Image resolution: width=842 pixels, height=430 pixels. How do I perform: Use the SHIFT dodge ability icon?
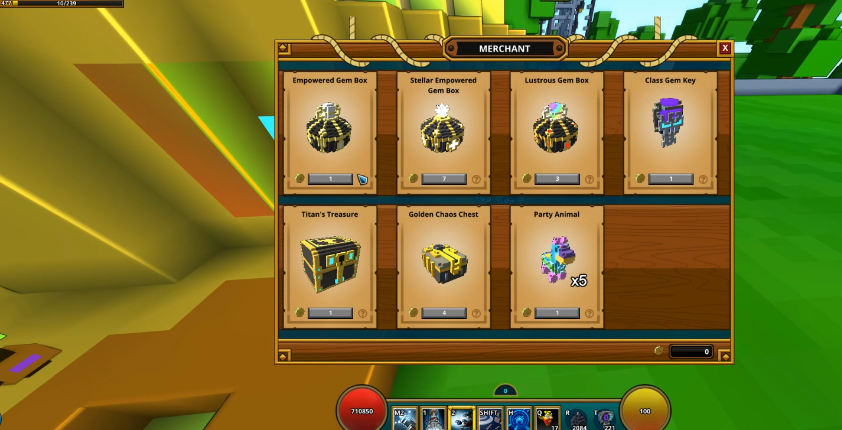pyautogui.click(x=490, y=419)
